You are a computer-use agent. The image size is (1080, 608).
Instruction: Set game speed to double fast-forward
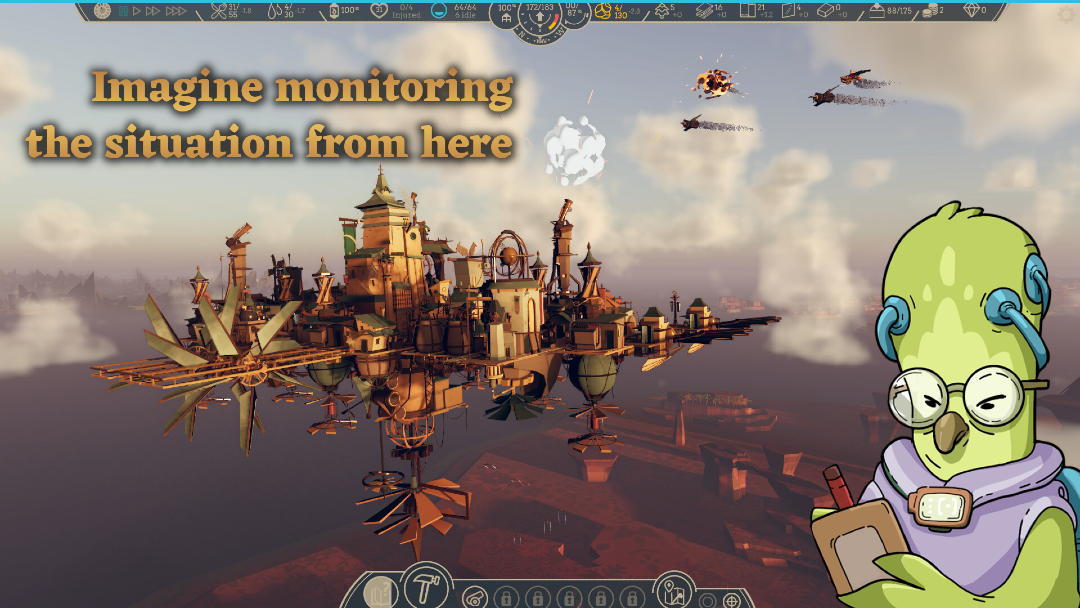coord(153,11)
